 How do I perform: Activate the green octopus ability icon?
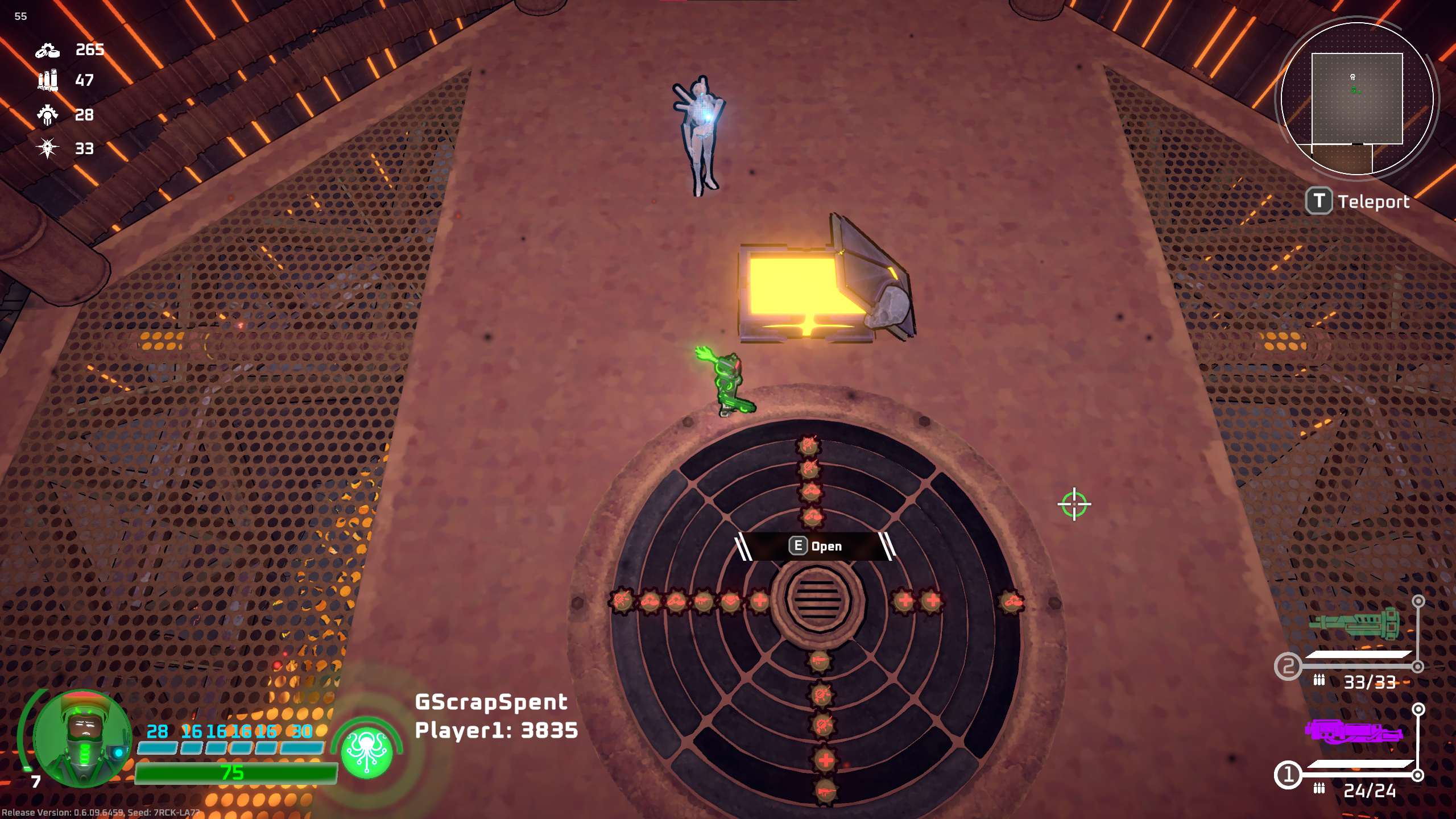pyautogui.click(x=367, y=751)
